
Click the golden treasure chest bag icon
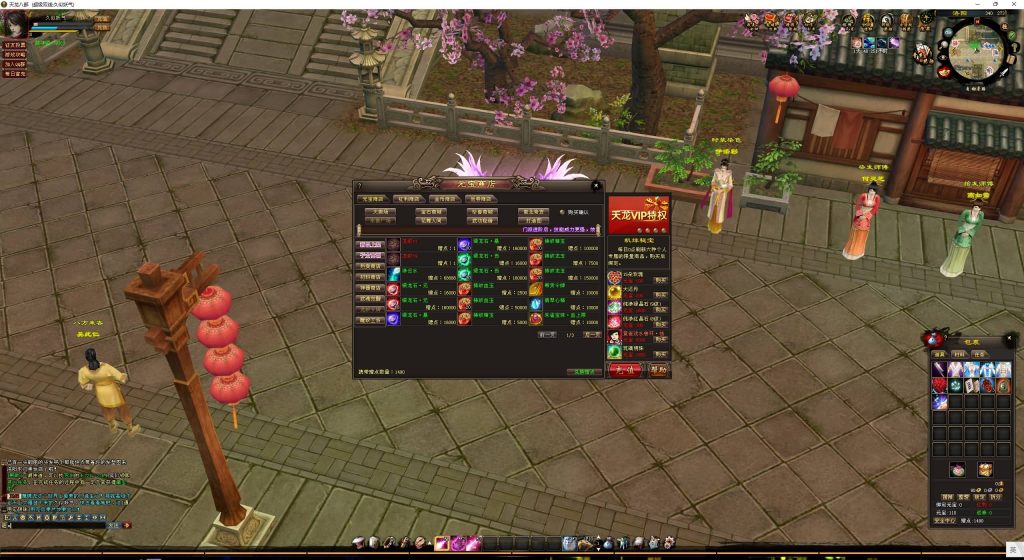[x=985, y=469]
